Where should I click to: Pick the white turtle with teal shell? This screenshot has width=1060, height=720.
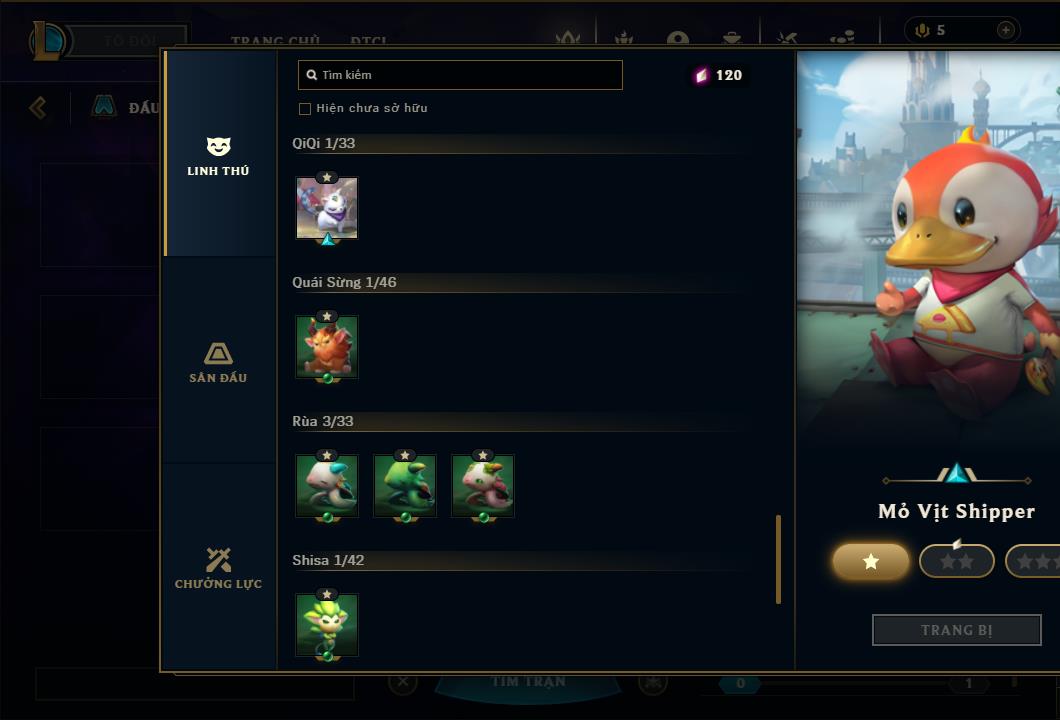pos(327,486)
